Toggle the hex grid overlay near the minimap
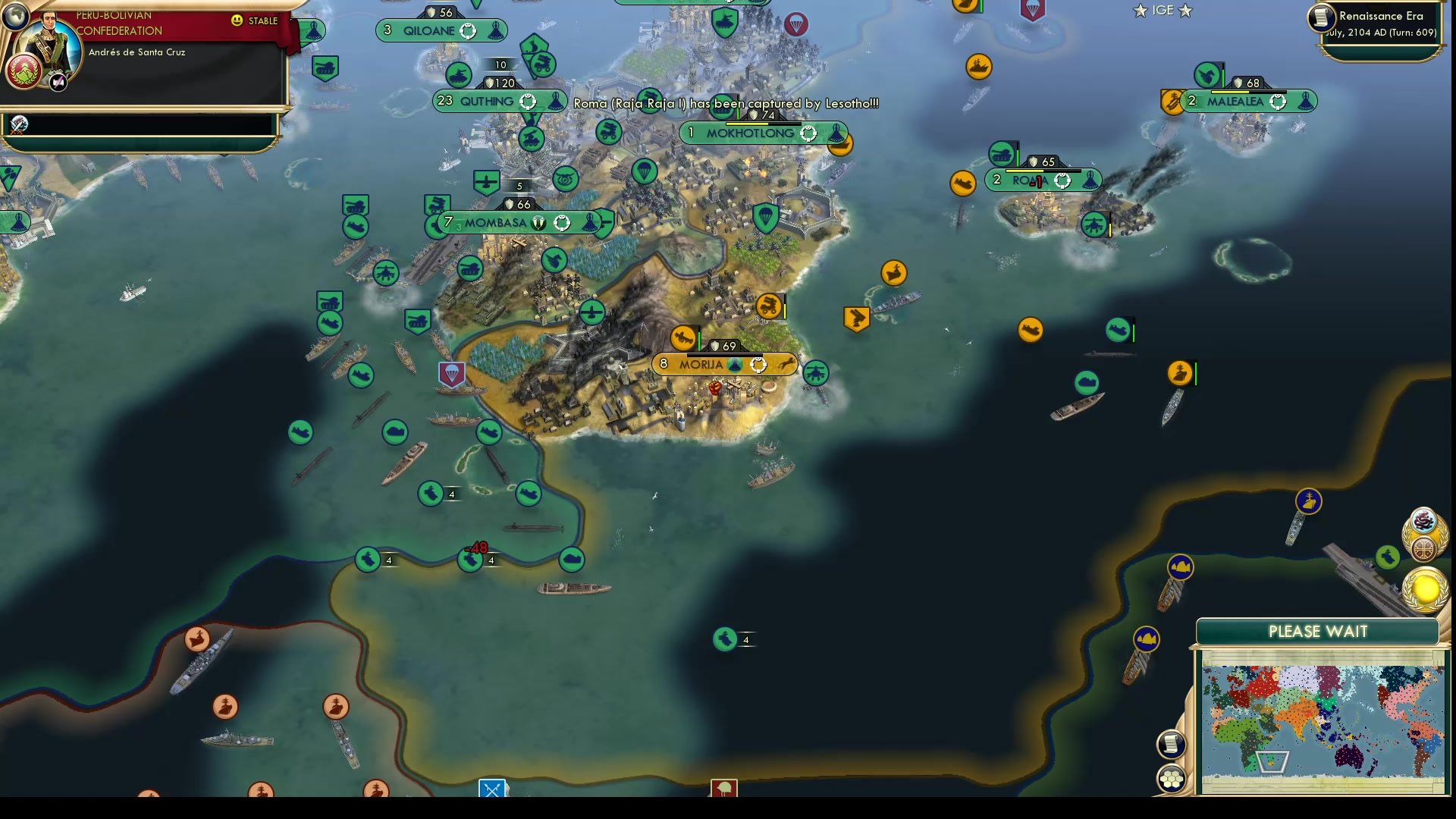This screenshot has height=819, width=1456. [x=1172, y=777]
